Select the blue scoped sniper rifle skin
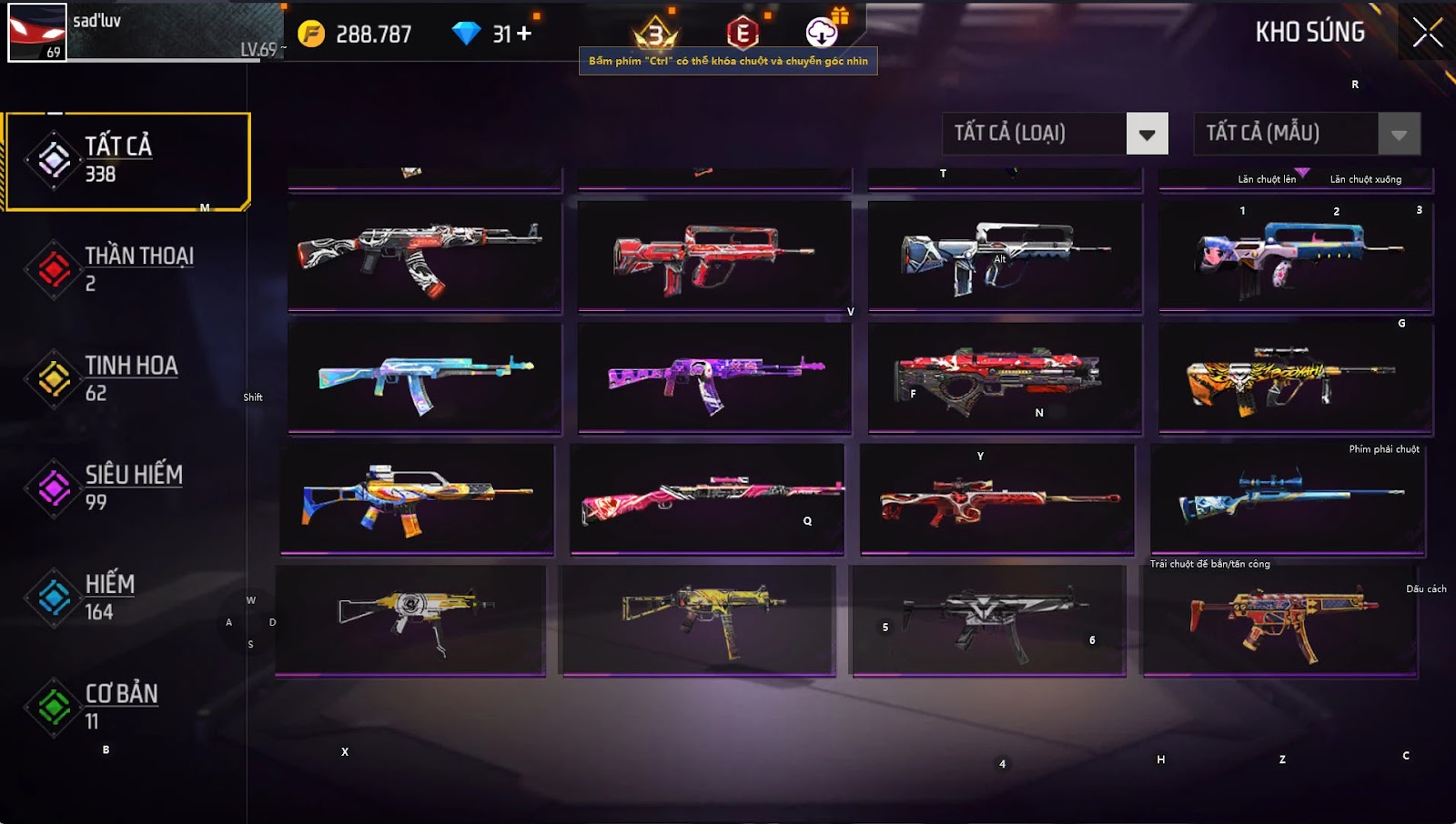Image resolution: width=1456 pixels, height=824 pixels. (x=1288, y=498)
